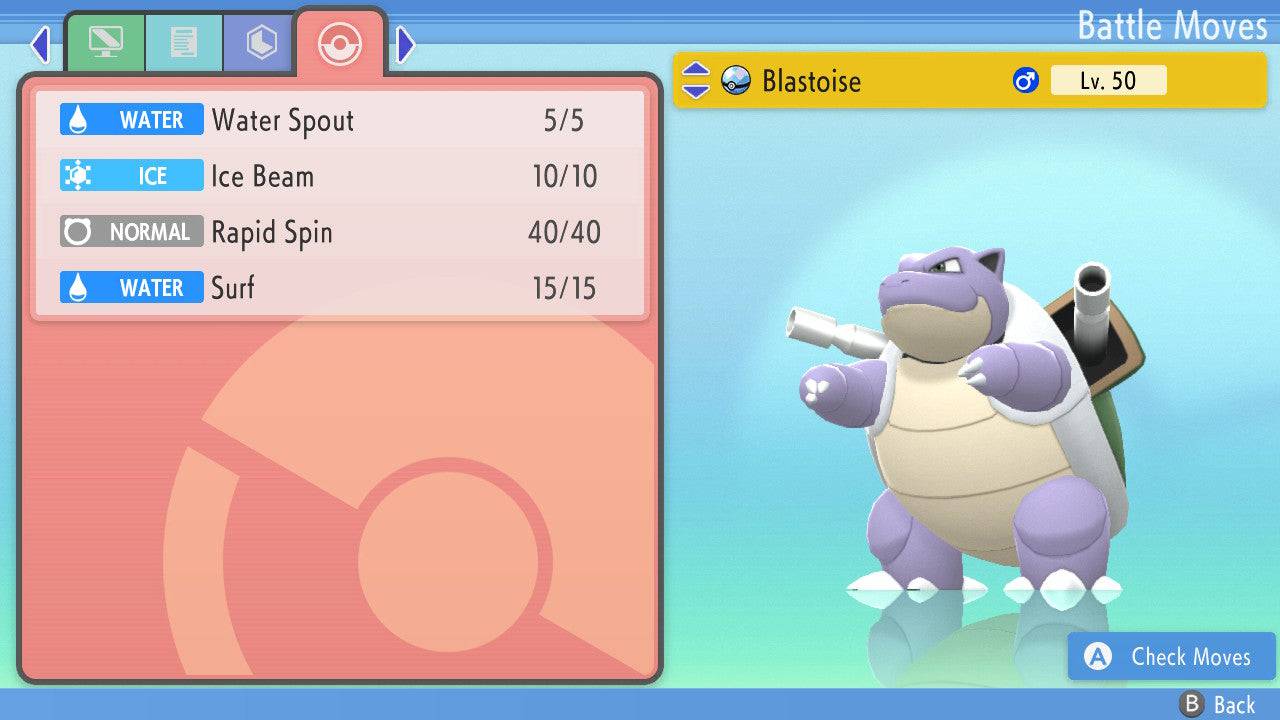
Task: Select the Rapid Spin move
Action: click(x=340, y=233)
